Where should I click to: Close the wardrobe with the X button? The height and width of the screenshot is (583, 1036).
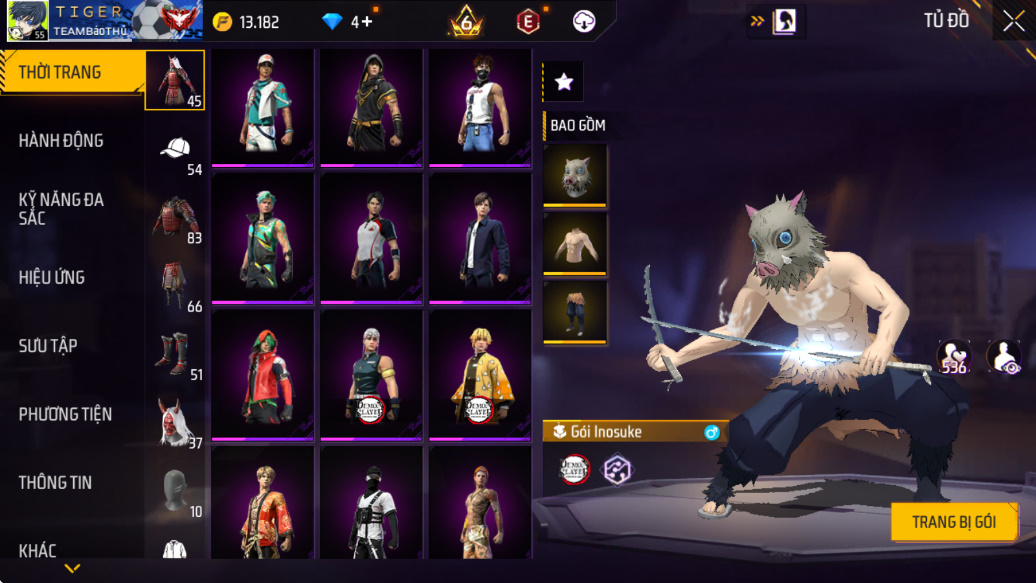click(1013, 22)
